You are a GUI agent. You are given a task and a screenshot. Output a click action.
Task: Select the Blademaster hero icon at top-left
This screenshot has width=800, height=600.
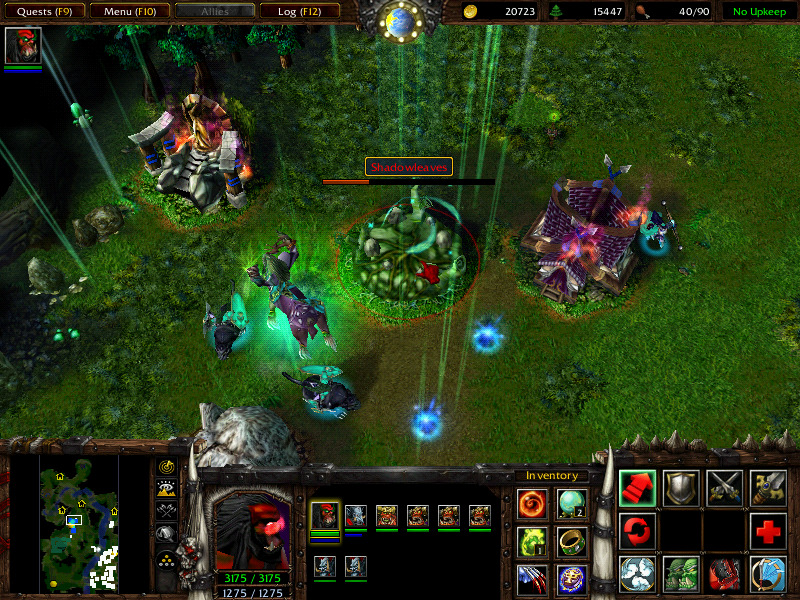point(23,46)
